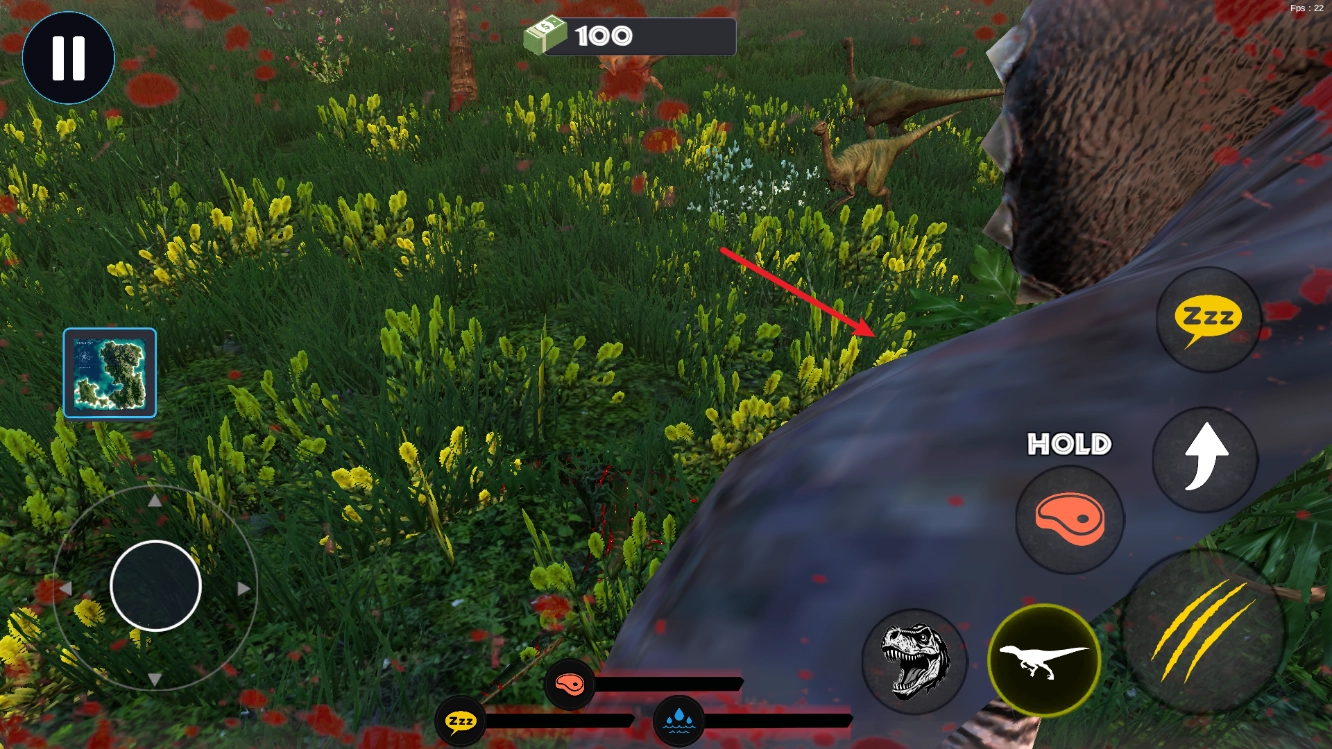The image size is (1332, 749).
Task: Tap the yellow Zzz sleep button
Action: (1208, 319)
